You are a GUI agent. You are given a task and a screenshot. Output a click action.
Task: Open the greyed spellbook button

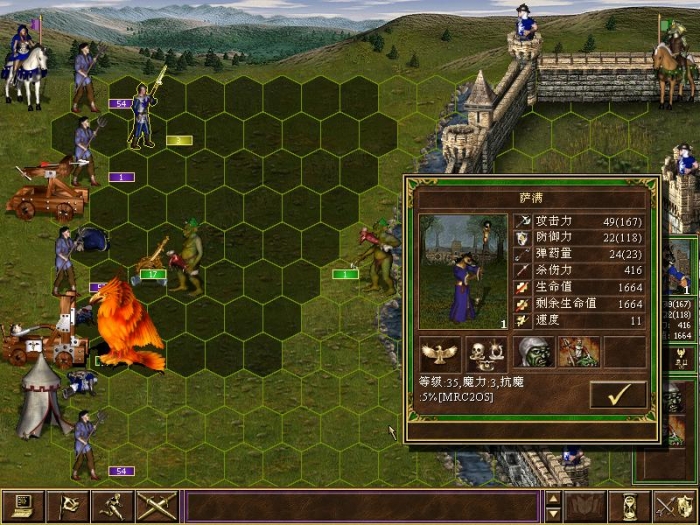586,506
